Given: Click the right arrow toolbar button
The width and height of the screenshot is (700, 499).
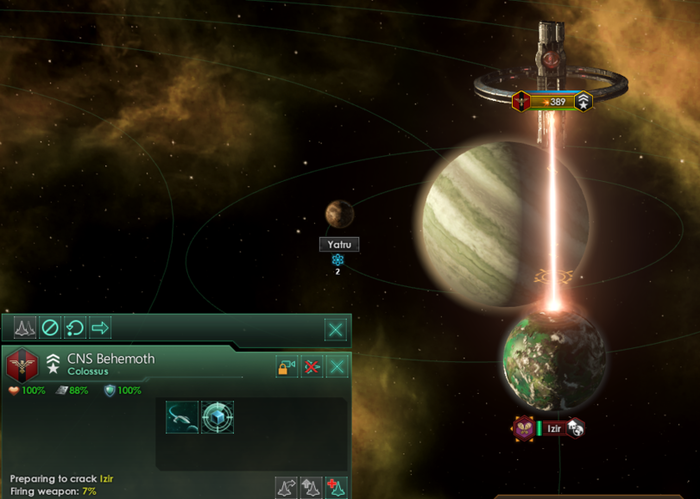Looking at the screenshot, I should point(100,328).
